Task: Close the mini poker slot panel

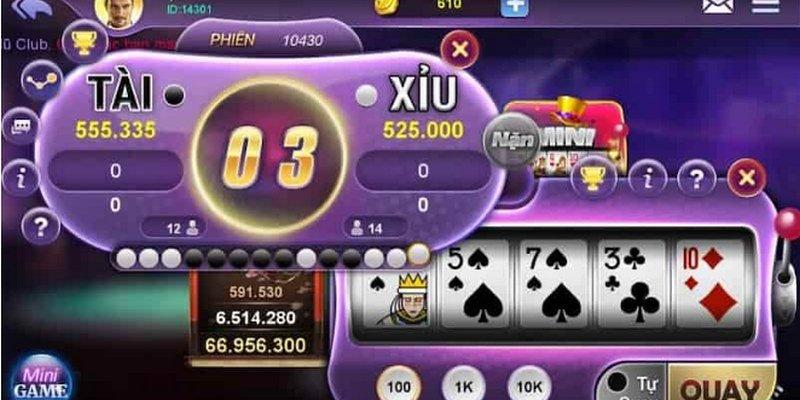Action: coord(745,179)
